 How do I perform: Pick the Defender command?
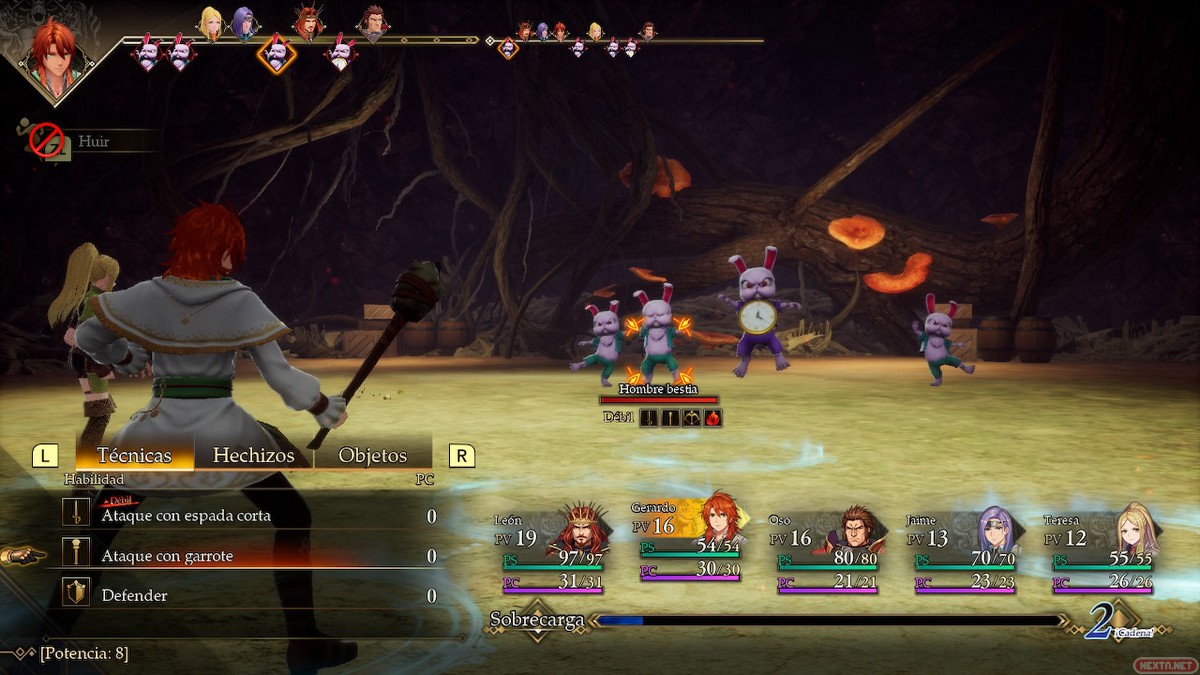coord(134,596)
